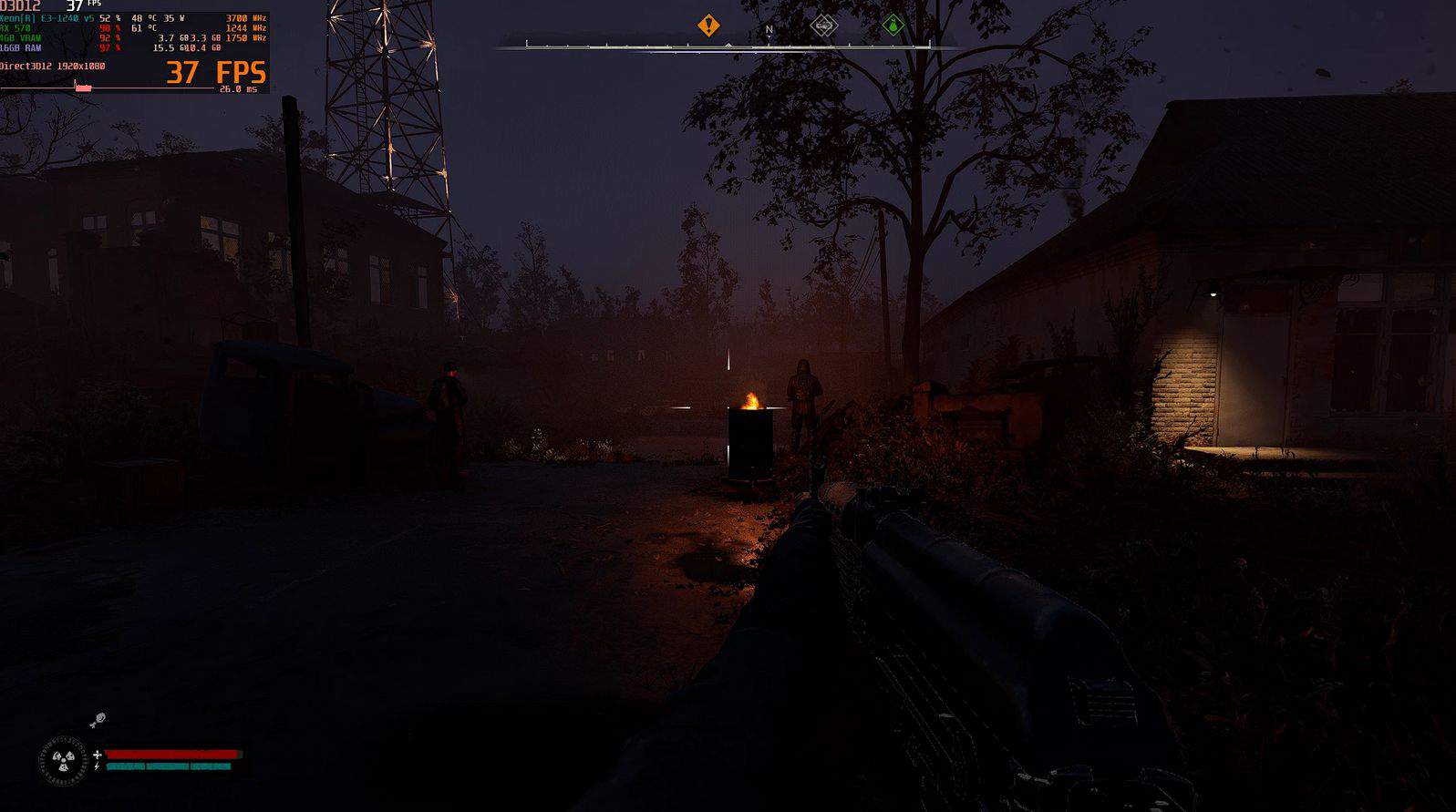Select the bolt item icon
Image resolution: width=1456 pixels, height=812 pixels.
tap(98, 721)
